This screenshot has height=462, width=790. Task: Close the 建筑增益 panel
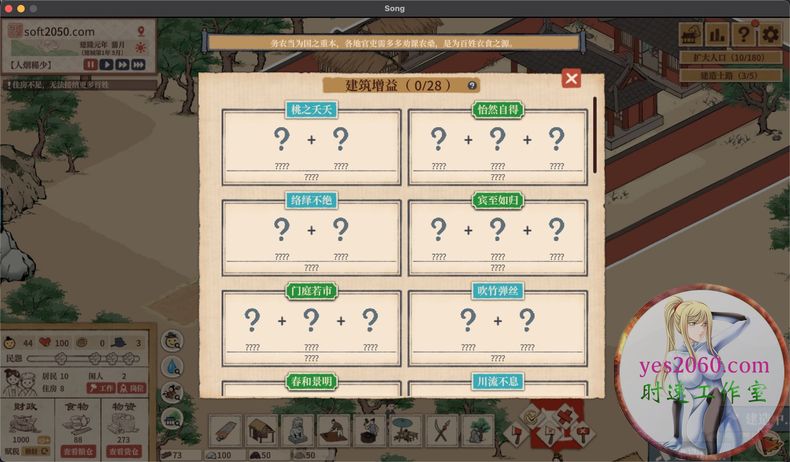571,78
